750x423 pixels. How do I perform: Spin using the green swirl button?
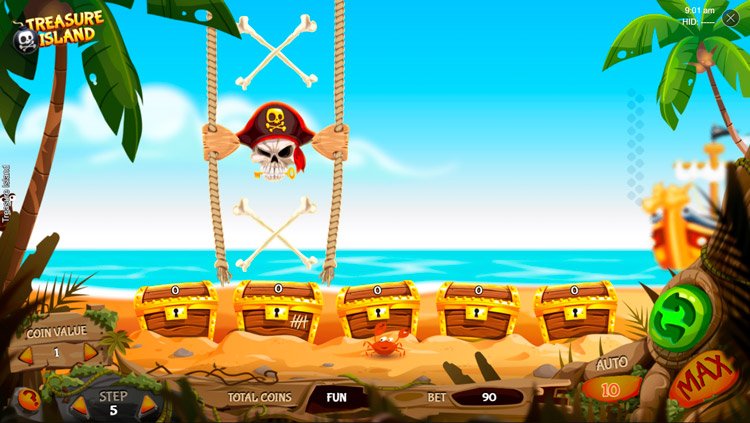675,318
